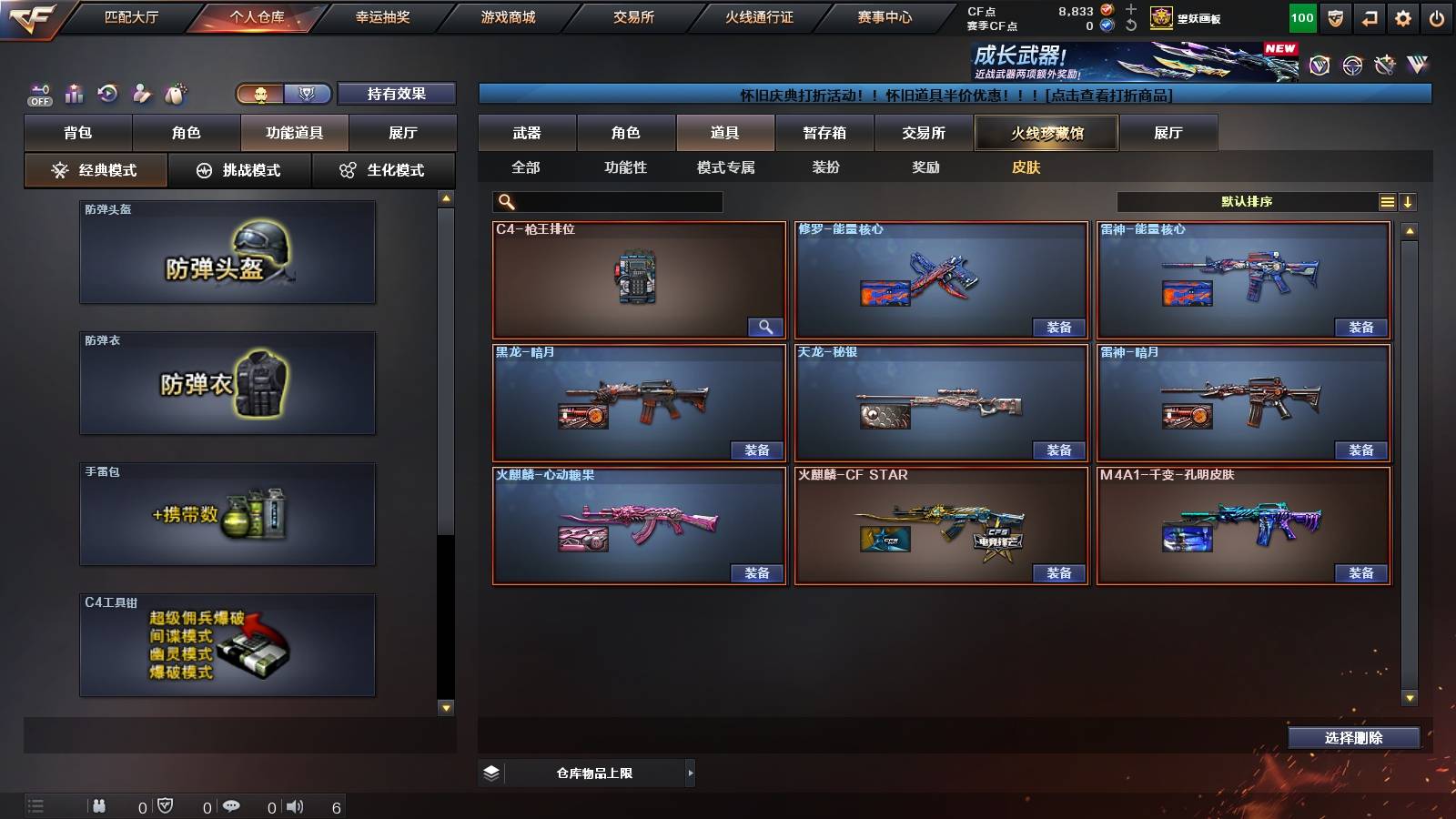Click the crosshair emblem icon under the NEW banner
This screenshot has width=1456, height=819.
coord(1350,66)
